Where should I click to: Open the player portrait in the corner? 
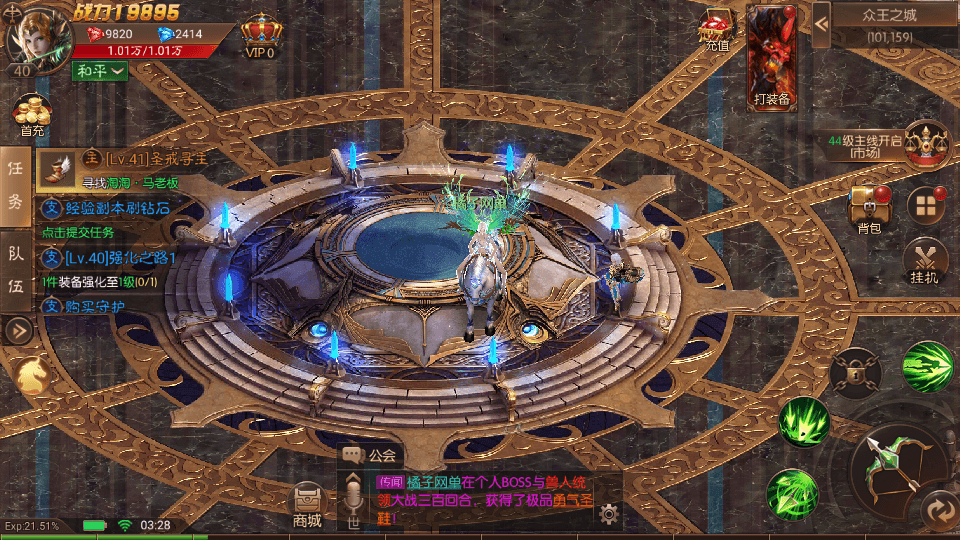[x=32, y=36]
